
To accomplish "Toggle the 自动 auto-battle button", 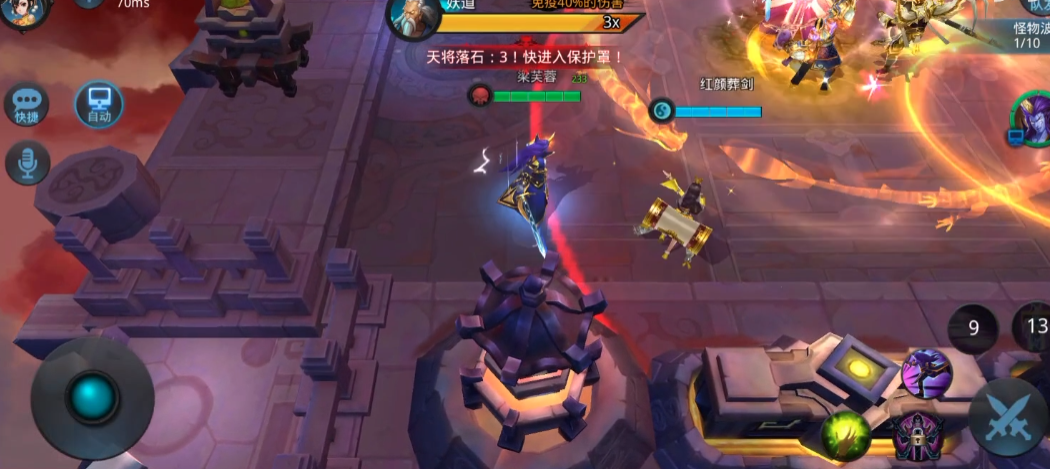I will pos(99,105).
